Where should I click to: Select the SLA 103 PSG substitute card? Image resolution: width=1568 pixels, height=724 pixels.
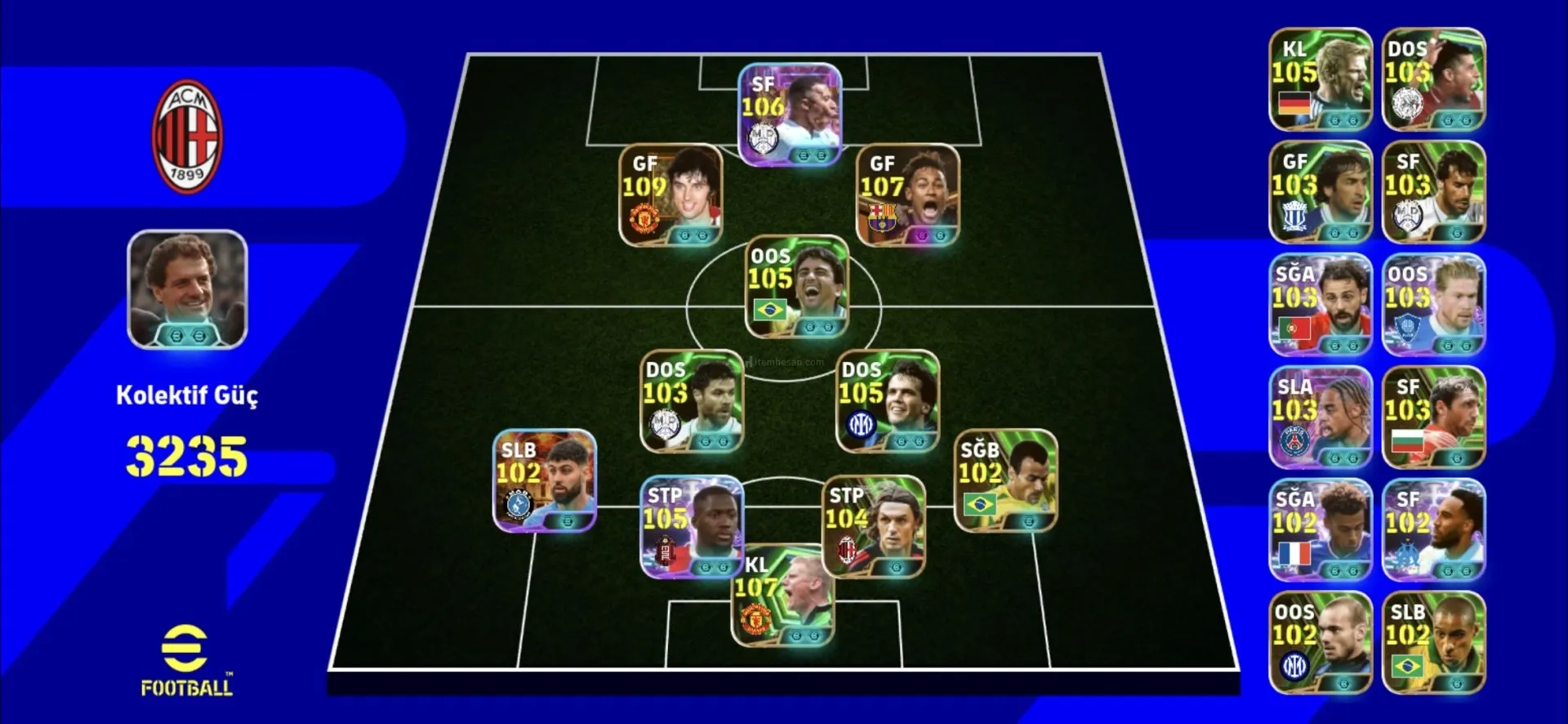point(1320,418)
